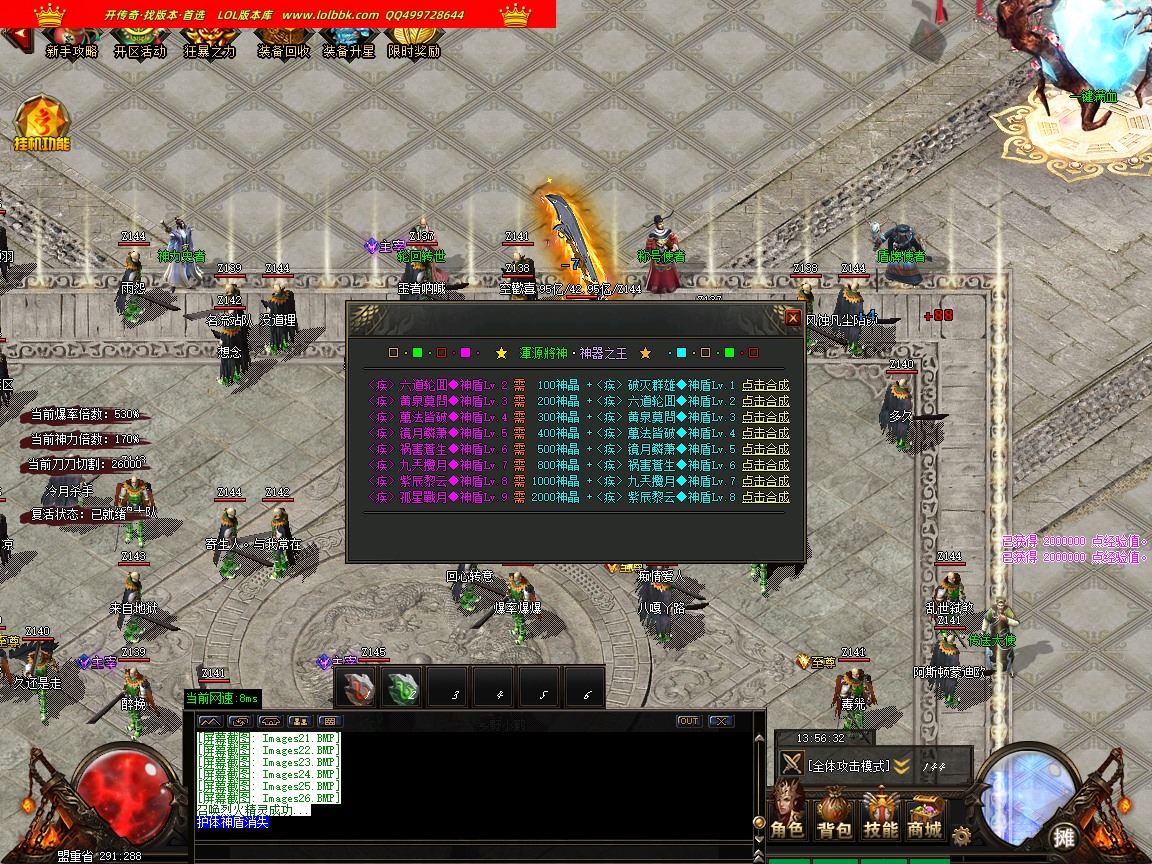Click 点击合成 for 六道轮回 神盾Lv.2
1152x864 pixels.
765,385
